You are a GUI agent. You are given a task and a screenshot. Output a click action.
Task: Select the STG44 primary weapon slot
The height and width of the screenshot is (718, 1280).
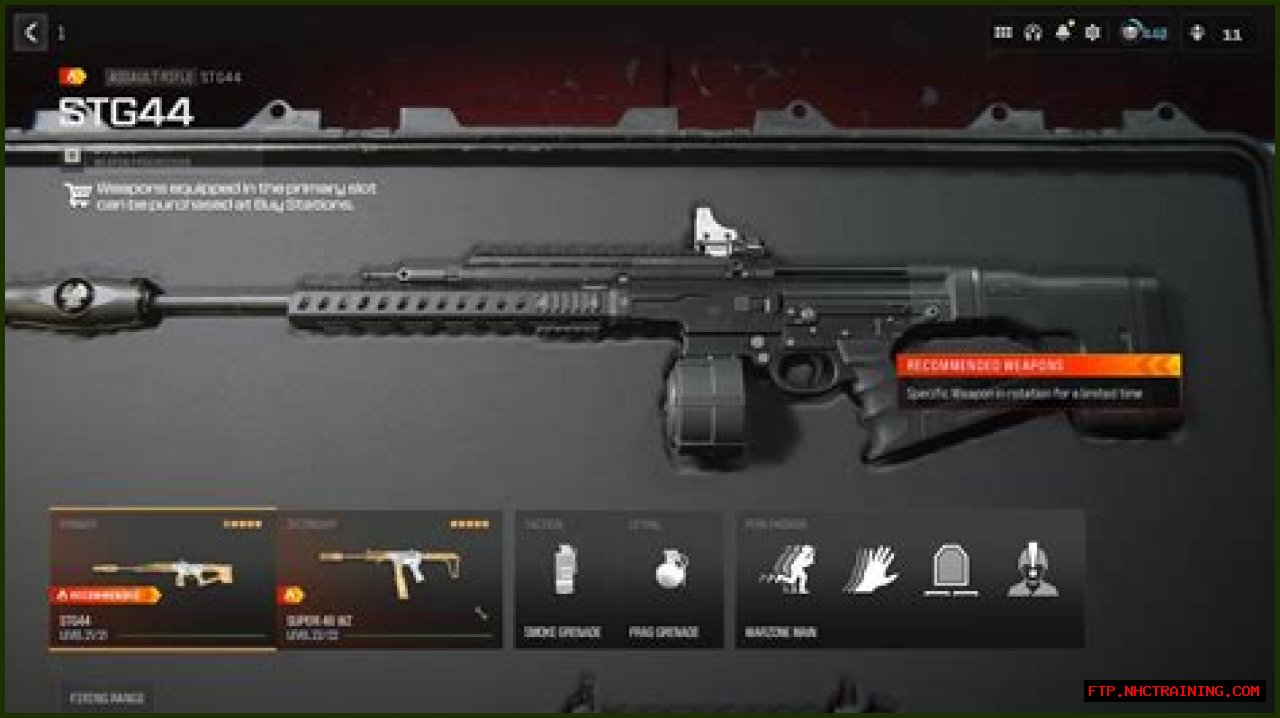[163, 580]
